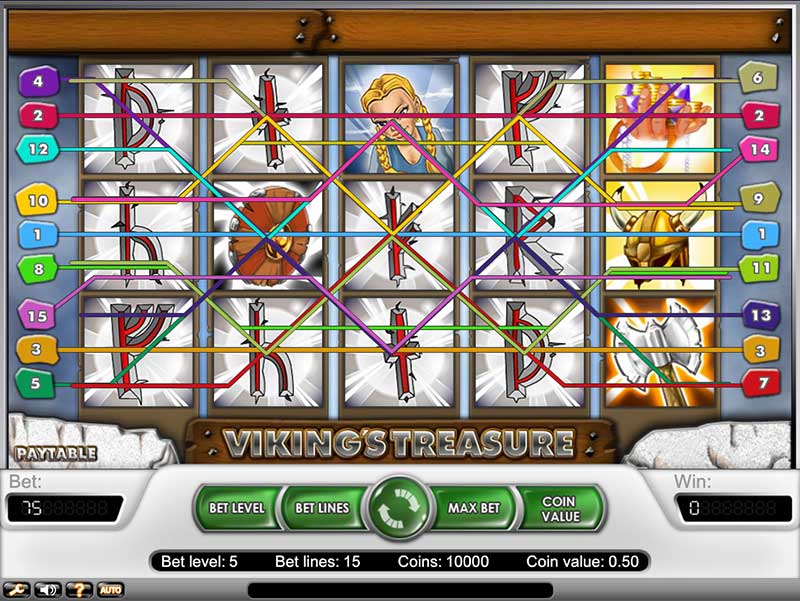Change the number of Bet Lines
The height and width of the screenshot is (601, 800).
coord(321,508)
